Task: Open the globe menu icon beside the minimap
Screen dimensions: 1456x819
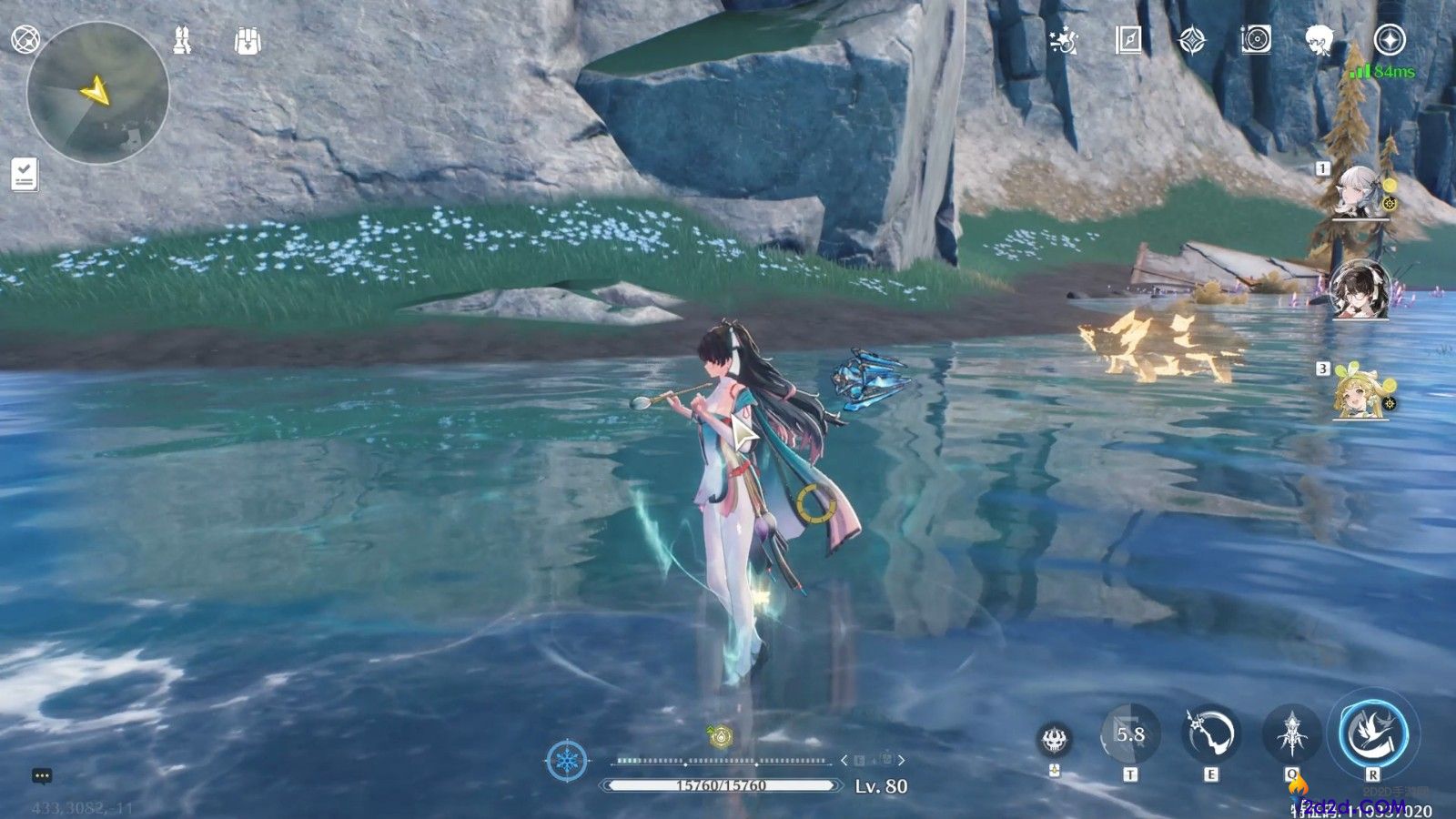Action: [25, 40]
